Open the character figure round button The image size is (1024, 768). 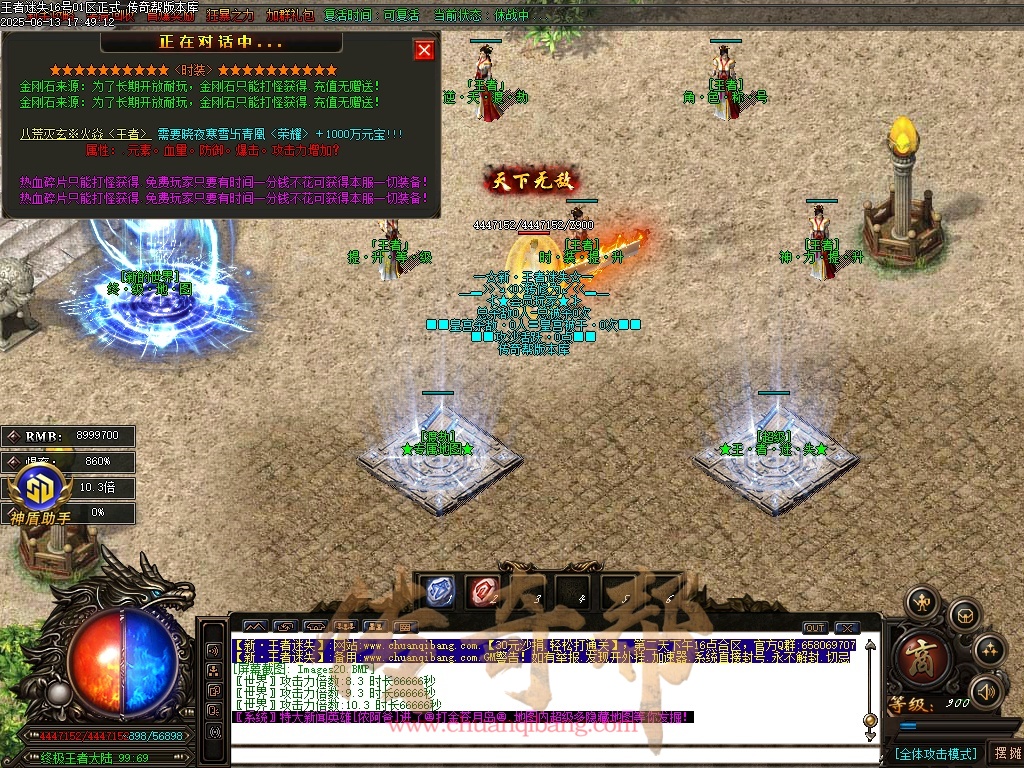tap(921, 602)
